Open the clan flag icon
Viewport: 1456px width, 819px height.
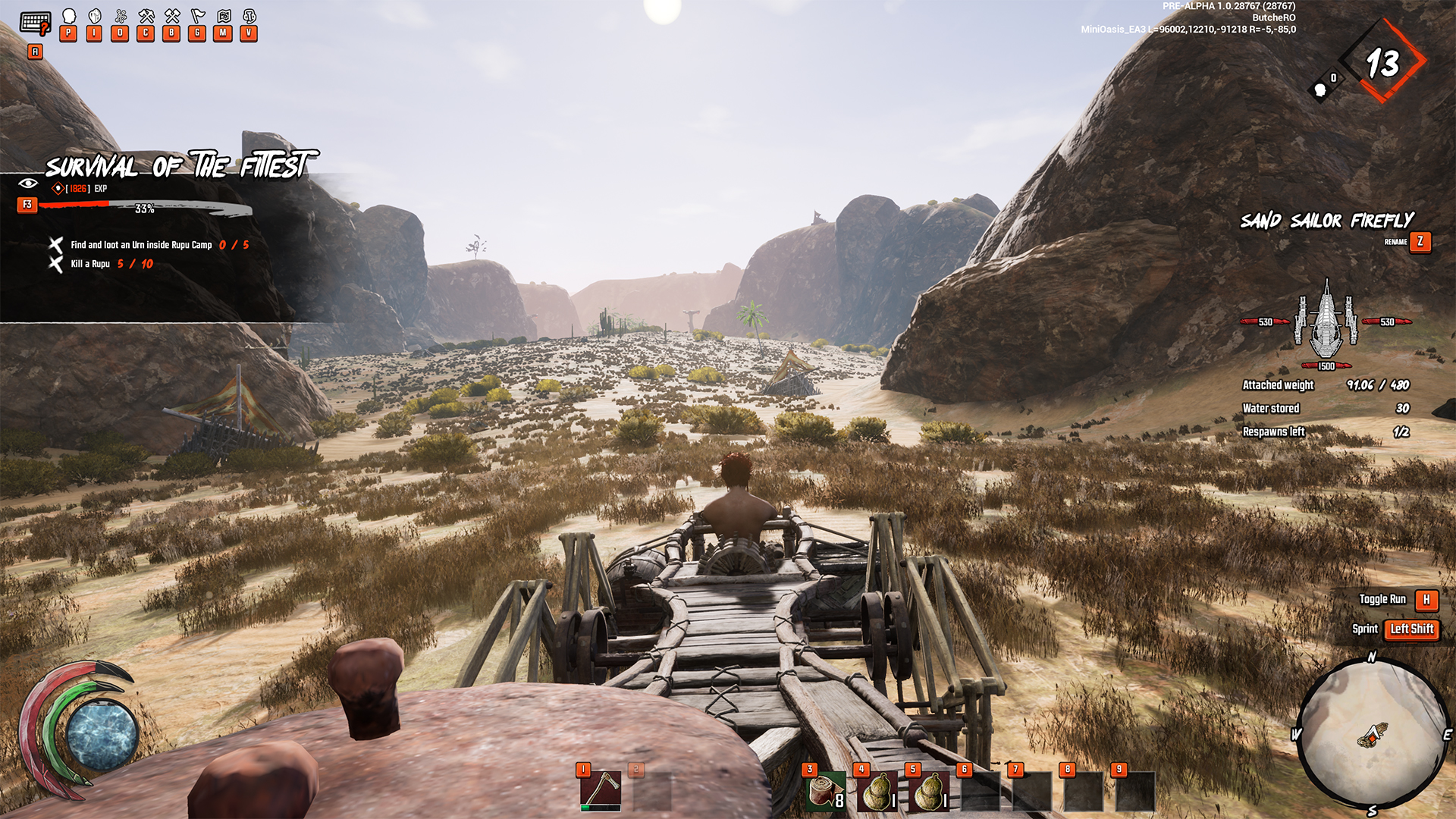[x=198, y=17]
